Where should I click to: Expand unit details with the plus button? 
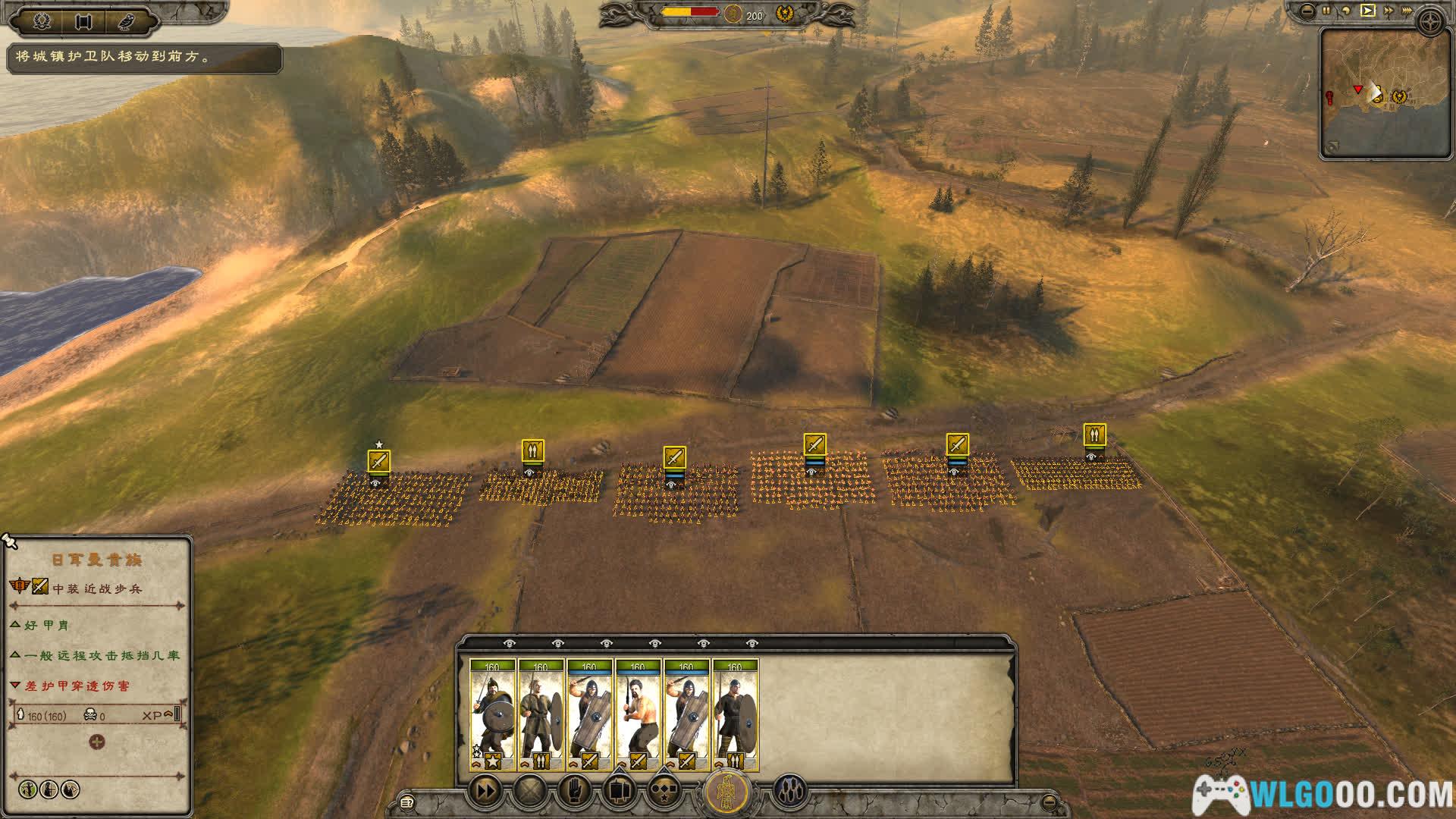[x=97, y=742]
